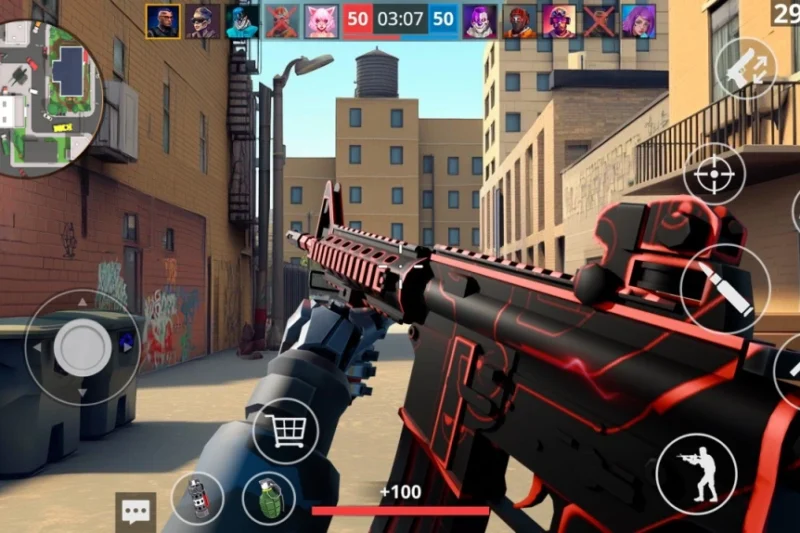Image resolution: width=800 pixels, height=533 pixels.
Task: Switch weapon with the pistol swap button
Action: click(746, 68)
